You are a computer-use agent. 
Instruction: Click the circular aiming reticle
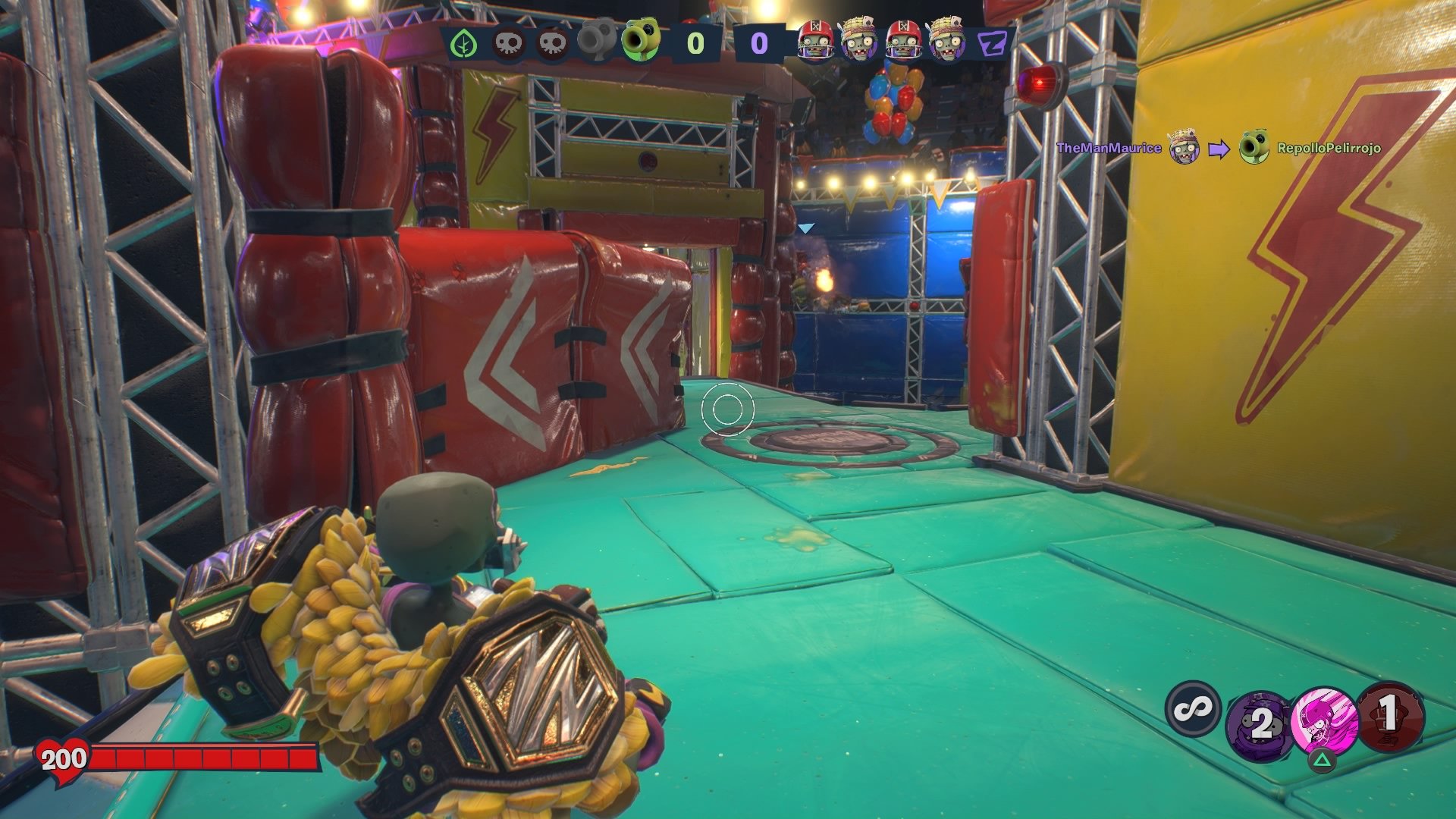coord(726,409)
